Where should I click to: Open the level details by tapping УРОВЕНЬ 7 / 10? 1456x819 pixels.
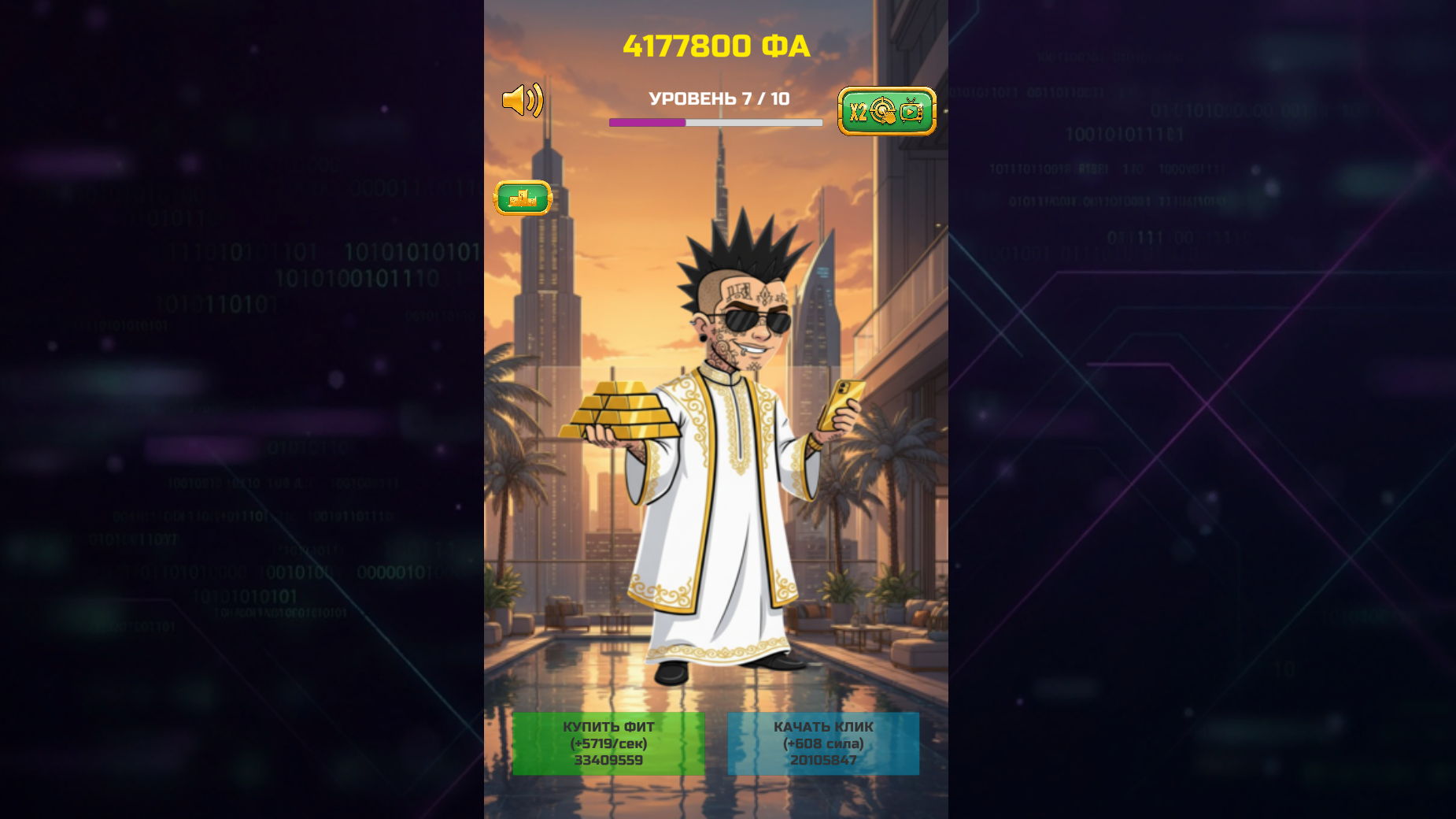(x=718, y=100)
